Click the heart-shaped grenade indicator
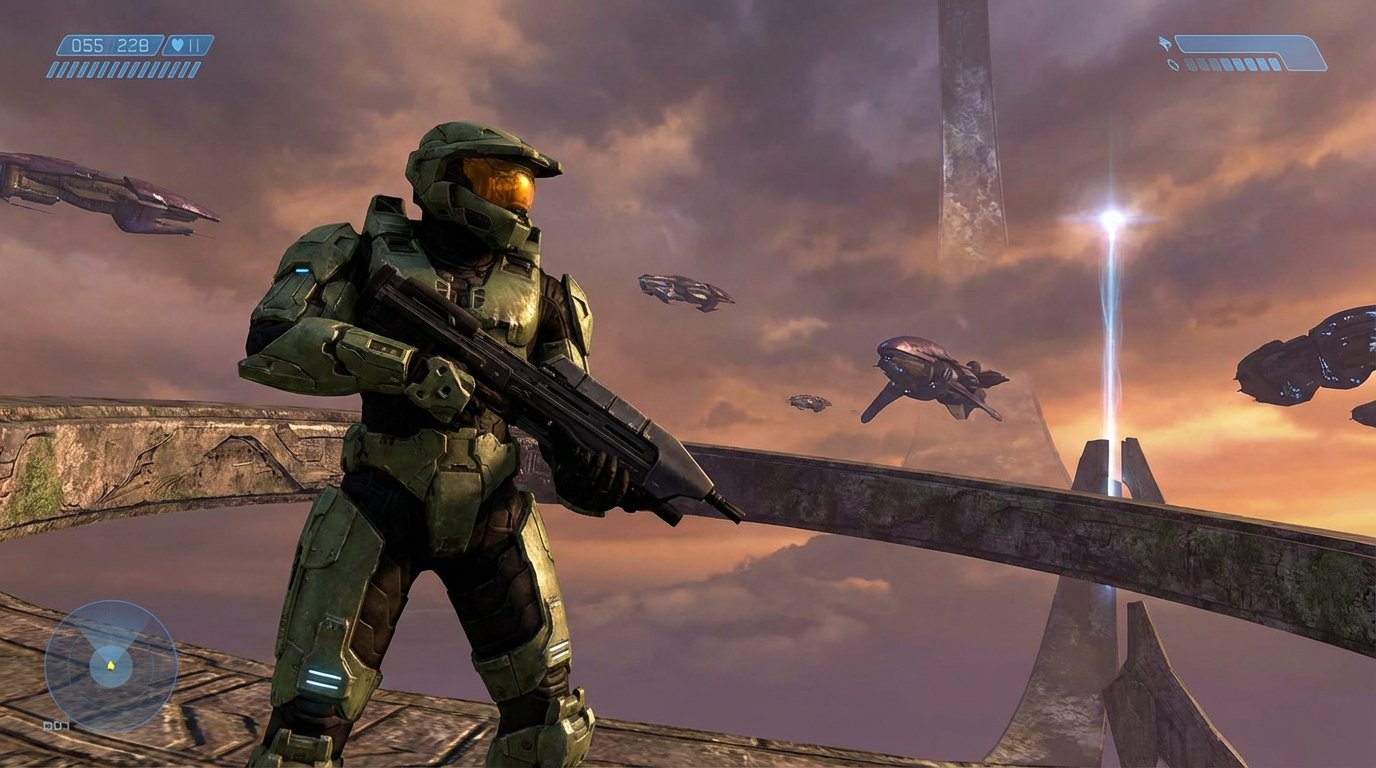 (176, 44)
